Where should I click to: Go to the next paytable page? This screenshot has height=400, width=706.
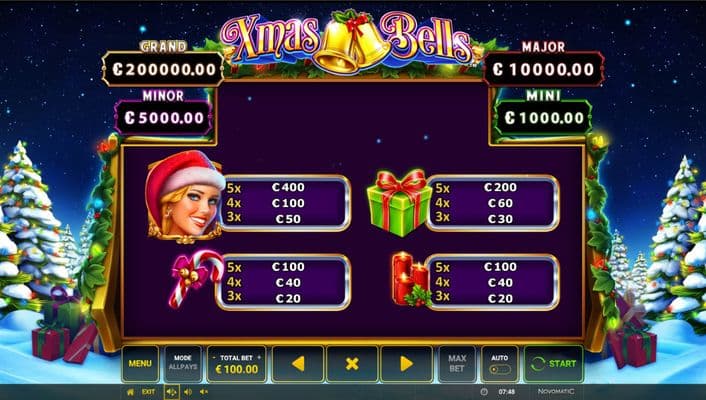(406, 364)
